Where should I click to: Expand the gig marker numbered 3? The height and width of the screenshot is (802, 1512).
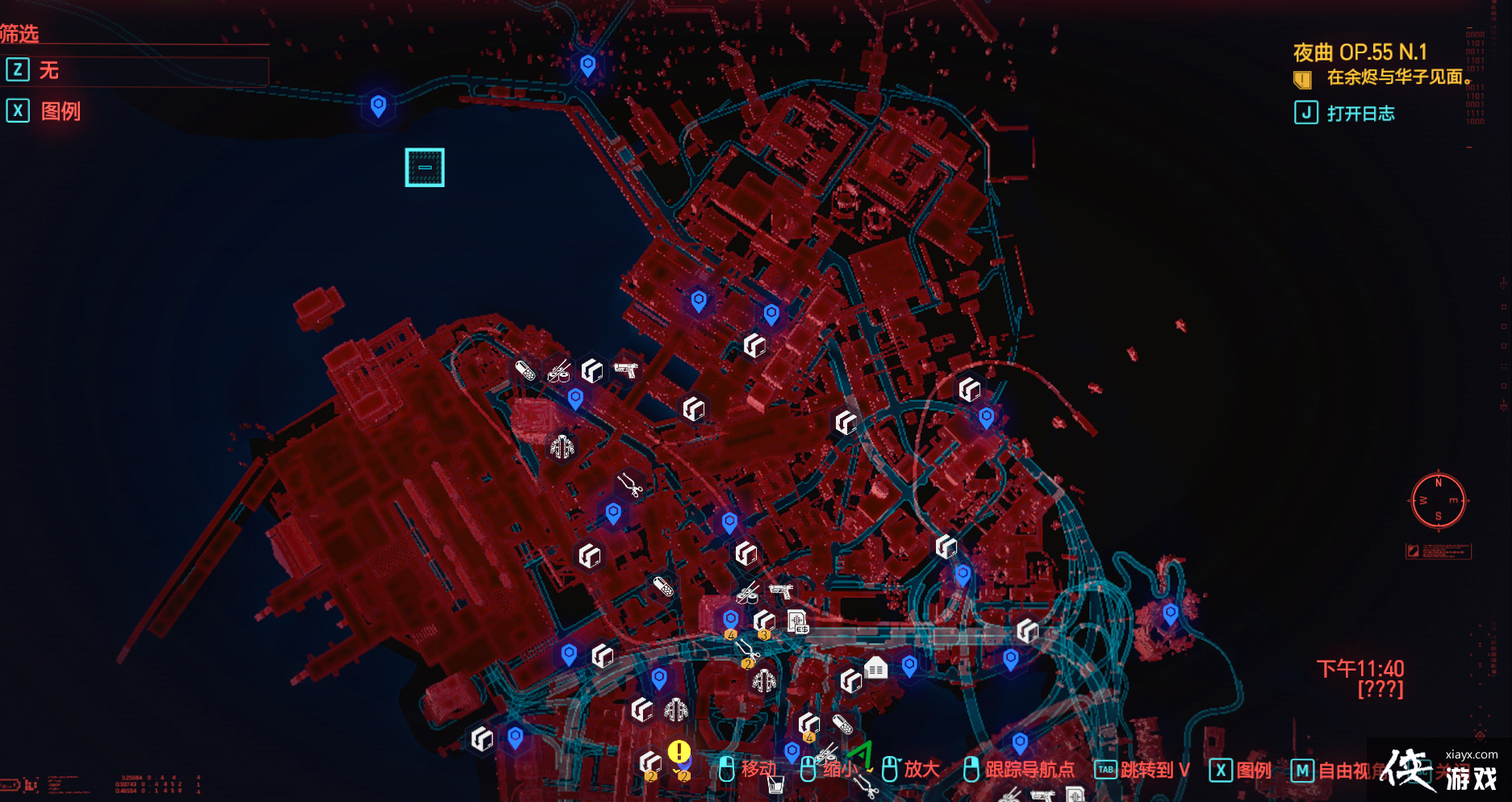764,635
